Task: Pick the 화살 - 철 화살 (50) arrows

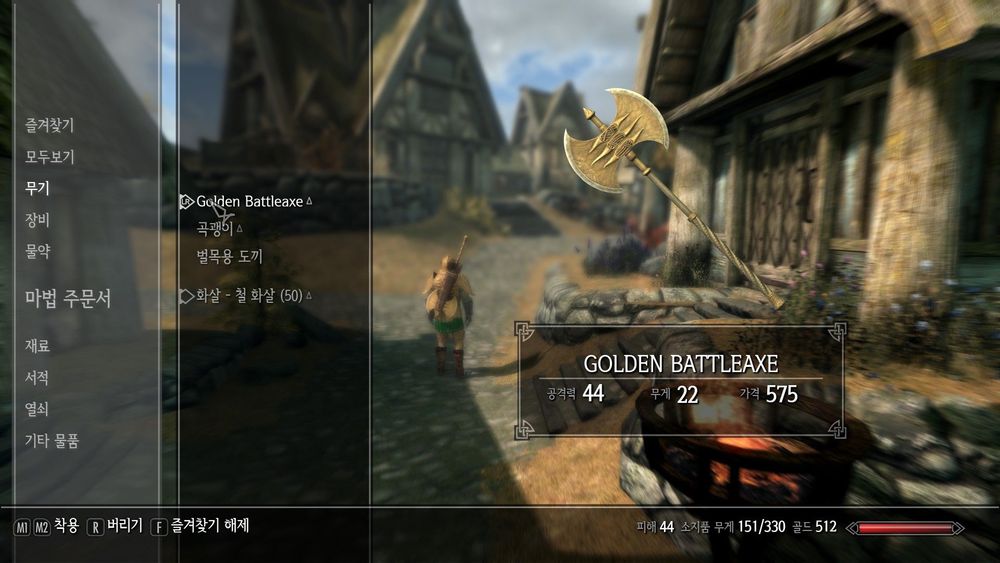Action: [x=249, y=296]
